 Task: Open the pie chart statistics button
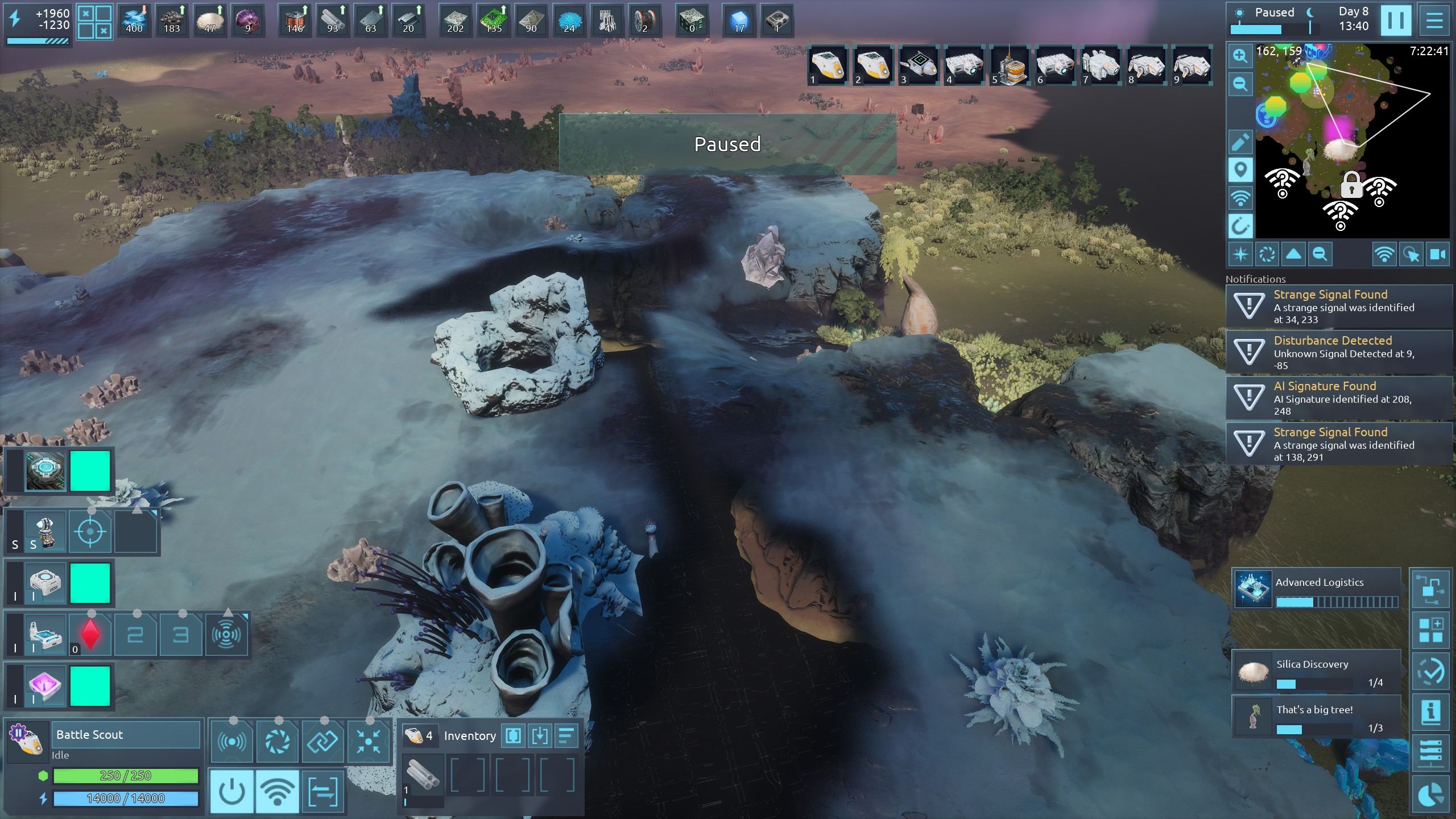[x=1430, y=795]
